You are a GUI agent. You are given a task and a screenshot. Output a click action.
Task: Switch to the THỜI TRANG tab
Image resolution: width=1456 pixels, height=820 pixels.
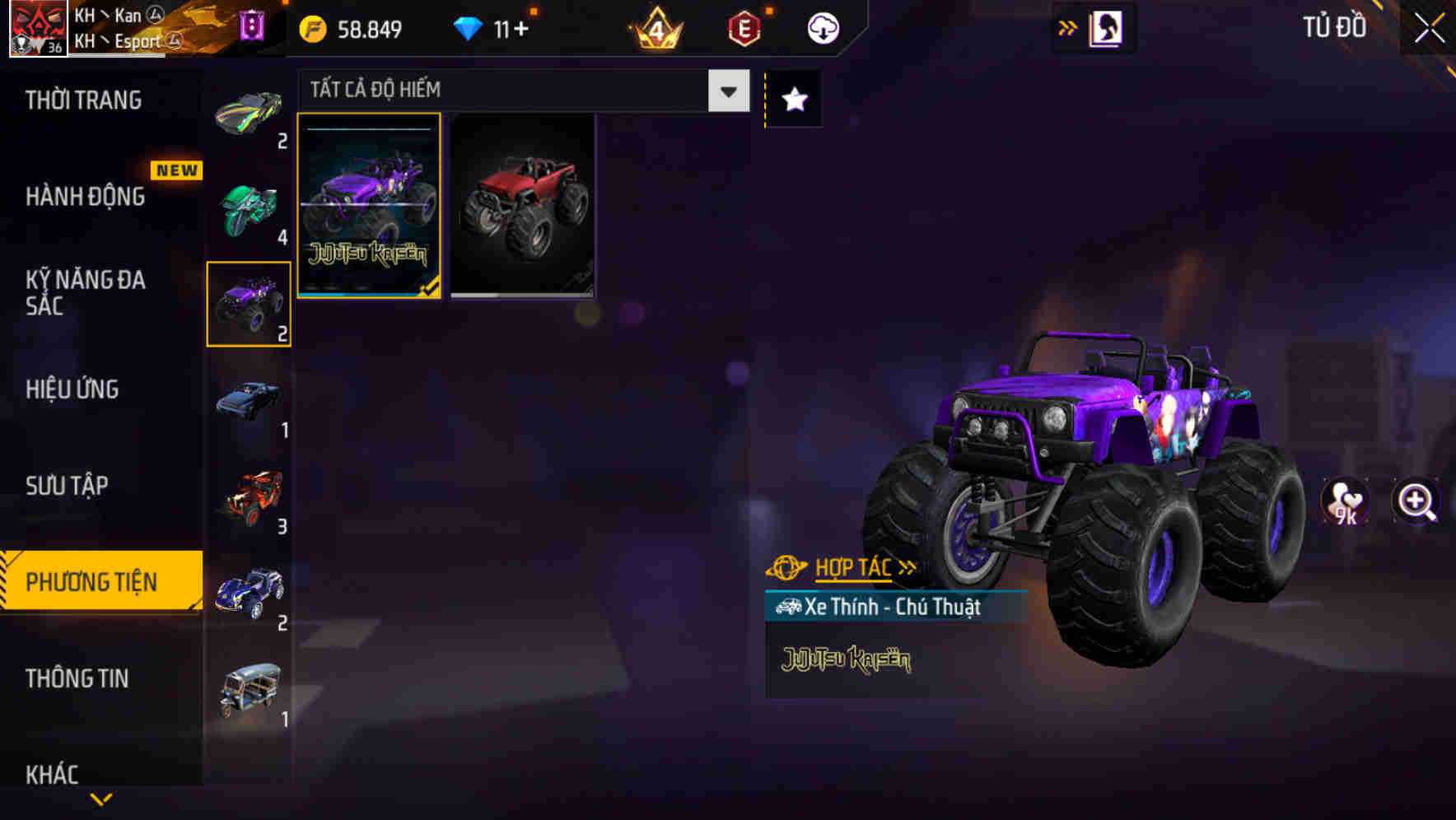82,100
